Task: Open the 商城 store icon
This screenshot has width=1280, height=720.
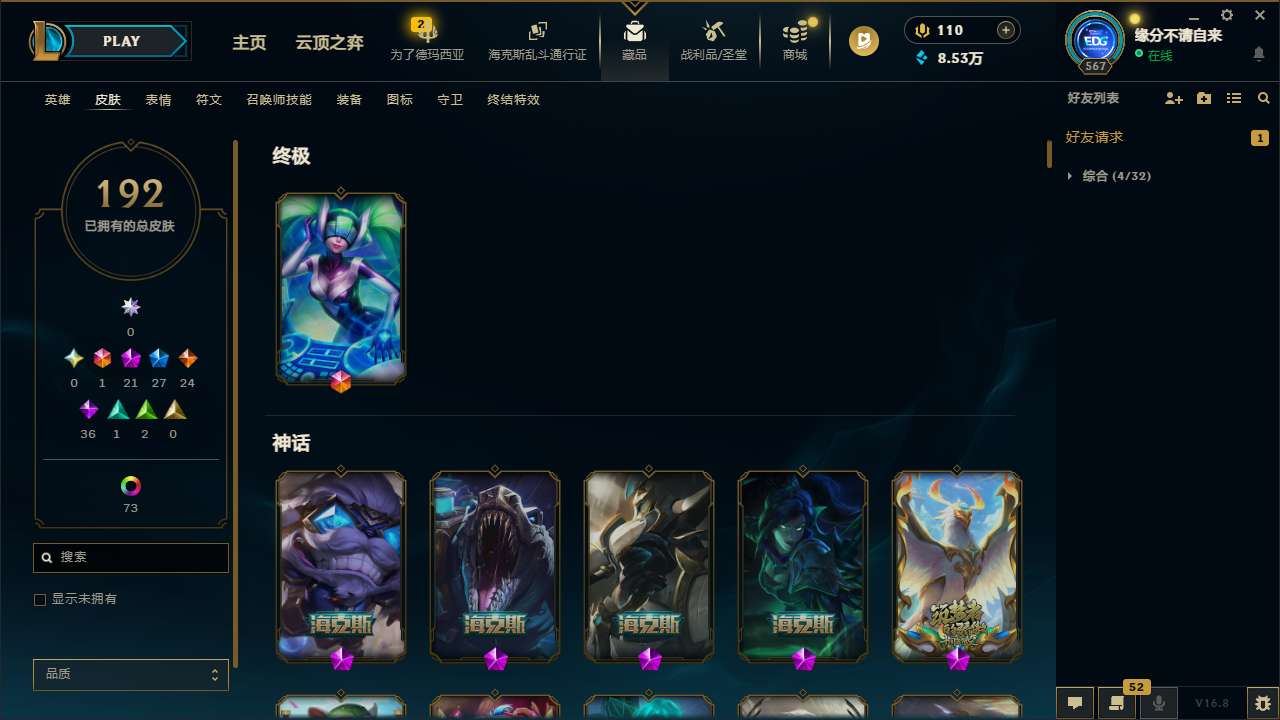Action: (x=794, y=38)
